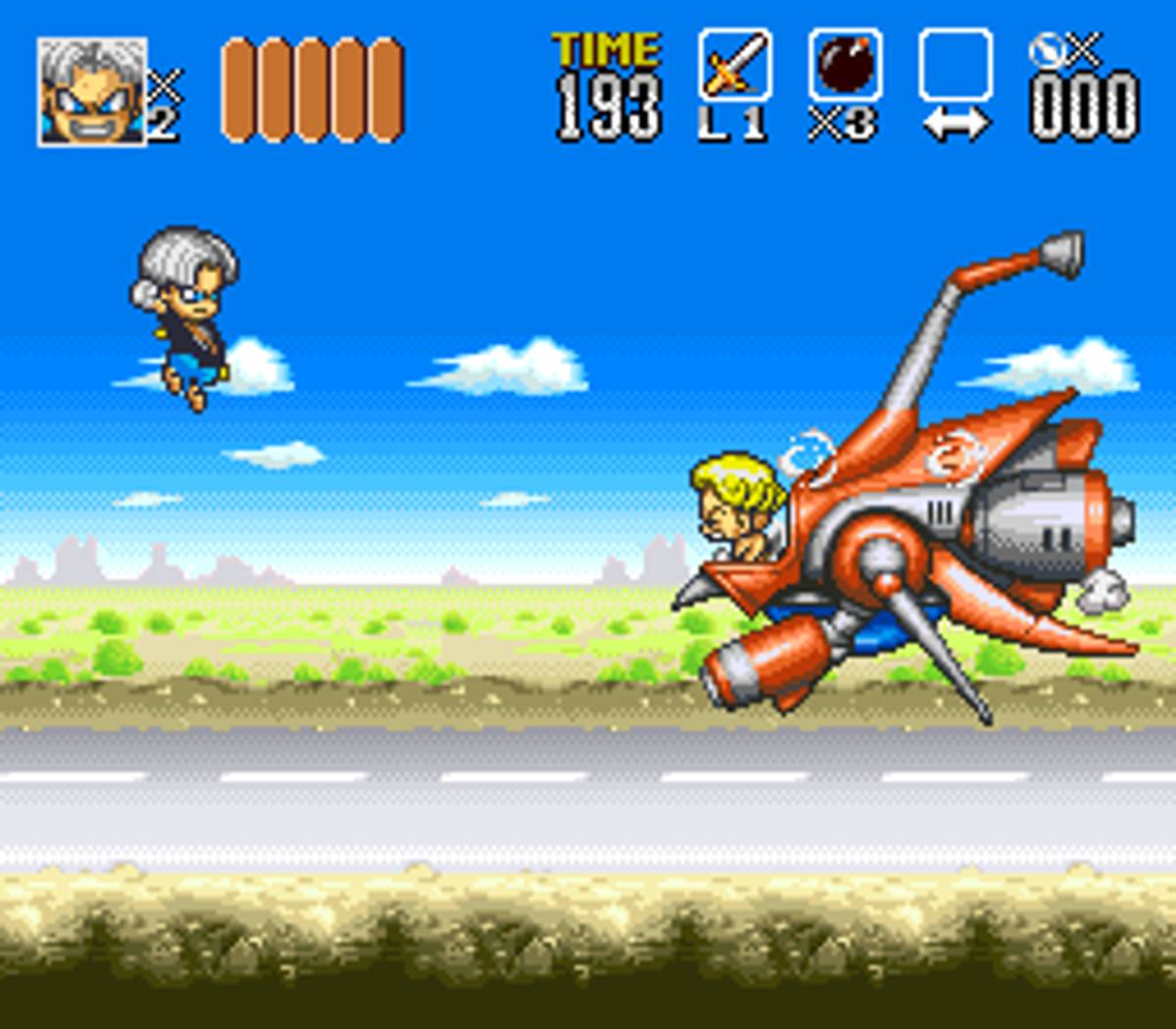Screen dimensions: 1176x1029
Task: Click the silver-haired hero portrait
Action: click(x=91, y=92)
